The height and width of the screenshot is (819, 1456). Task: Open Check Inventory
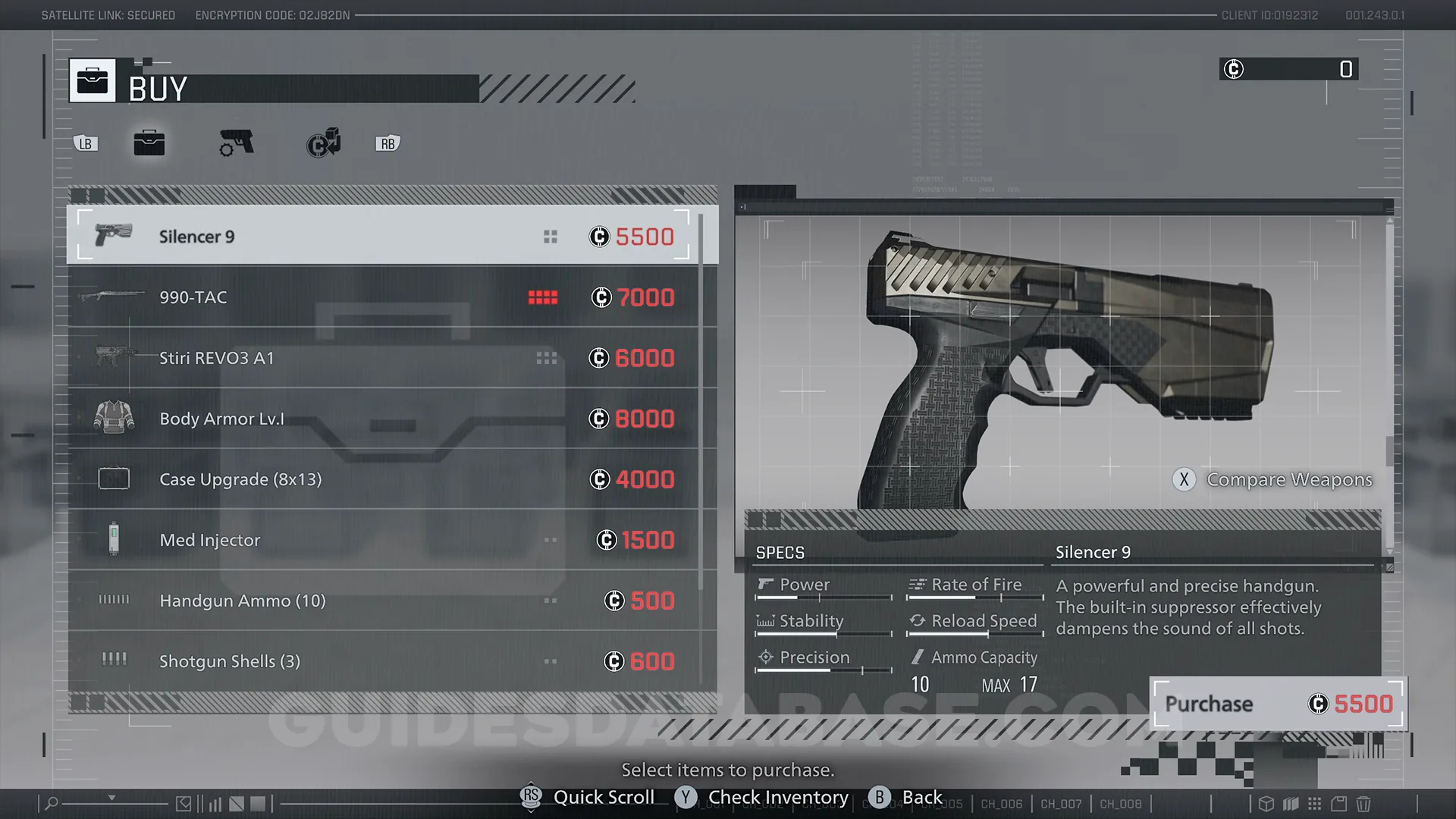tap(762, 797)
